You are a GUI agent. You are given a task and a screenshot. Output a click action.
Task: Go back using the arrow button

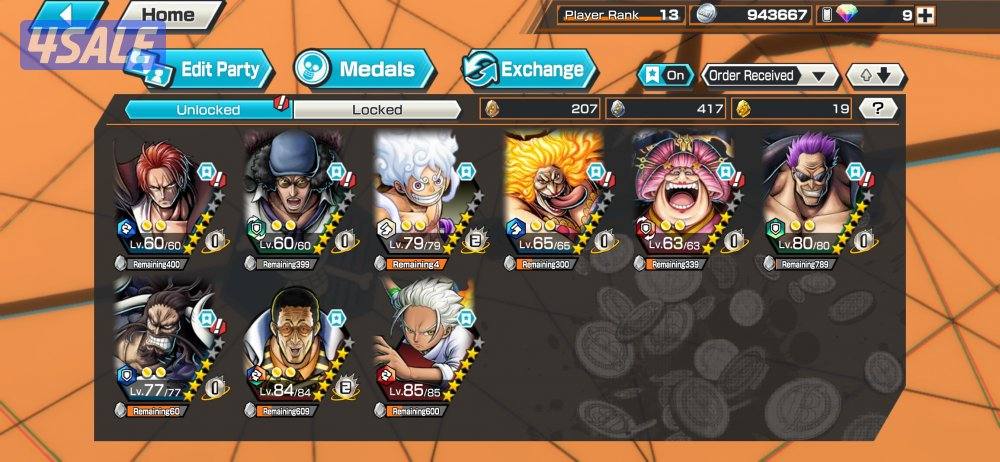coord(66,14)
